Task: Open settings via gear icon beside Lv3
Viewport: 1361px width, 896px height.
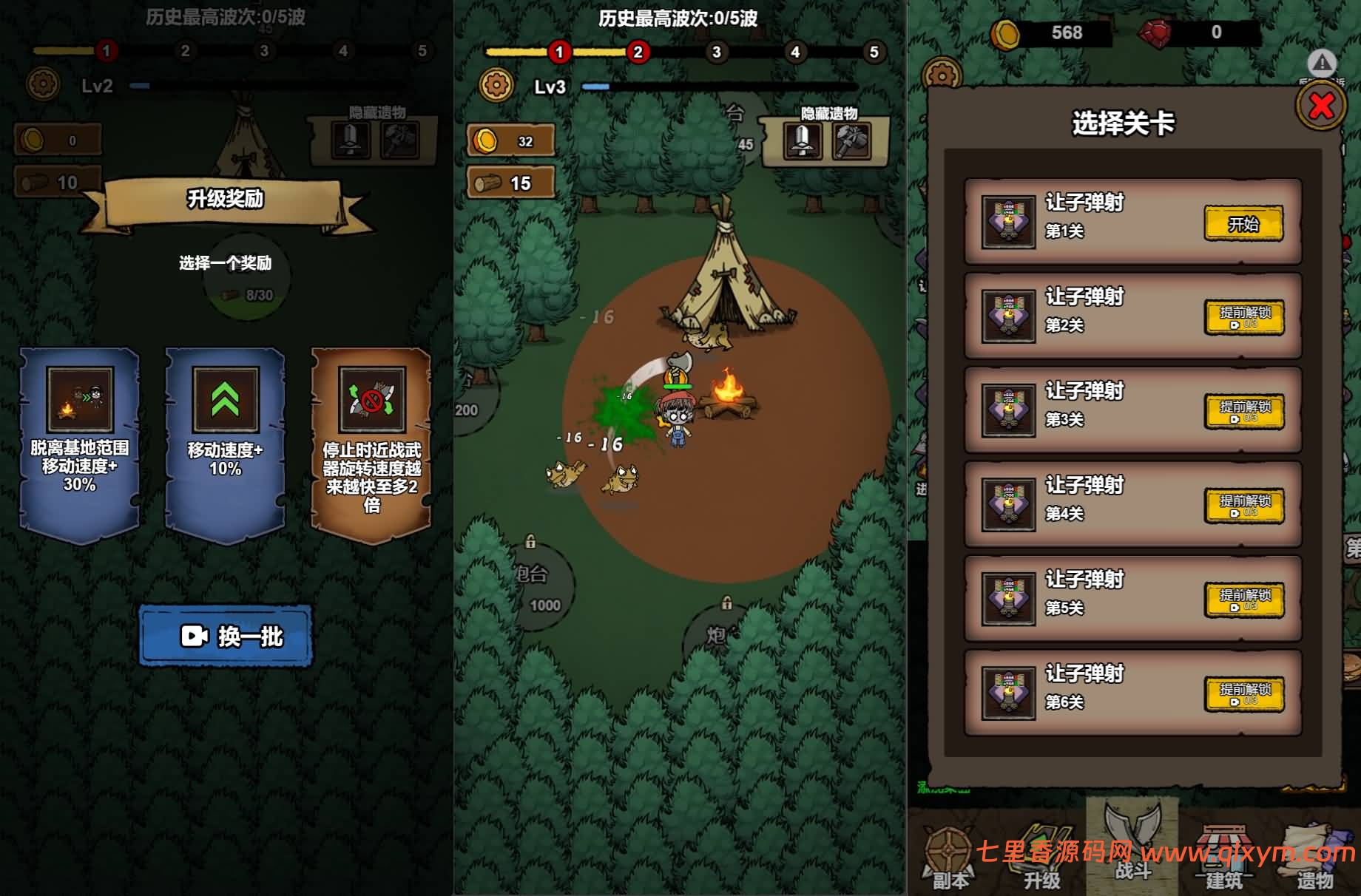Action: [x=496, y=86]
